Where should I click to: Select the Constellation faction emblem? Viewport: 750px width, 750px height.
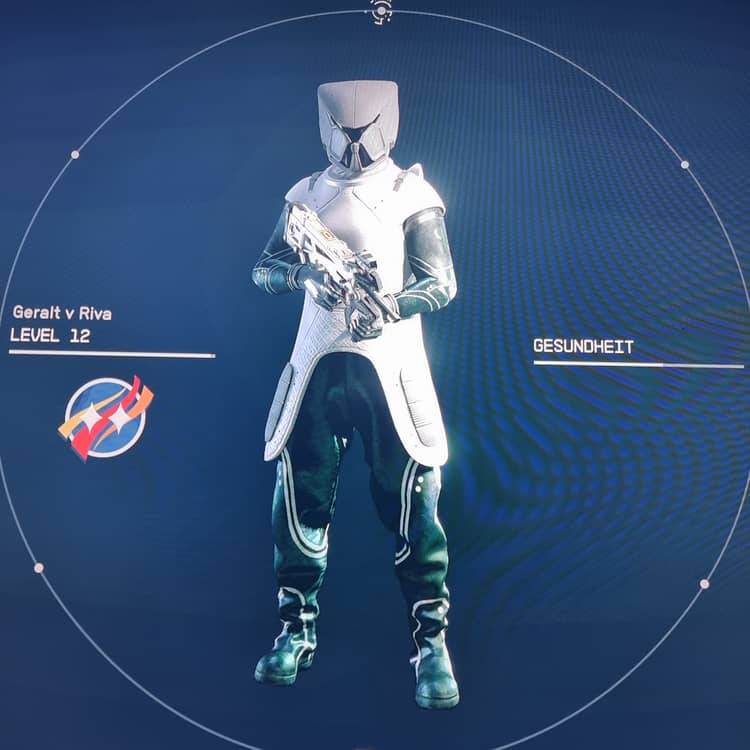tap(105, 418)
